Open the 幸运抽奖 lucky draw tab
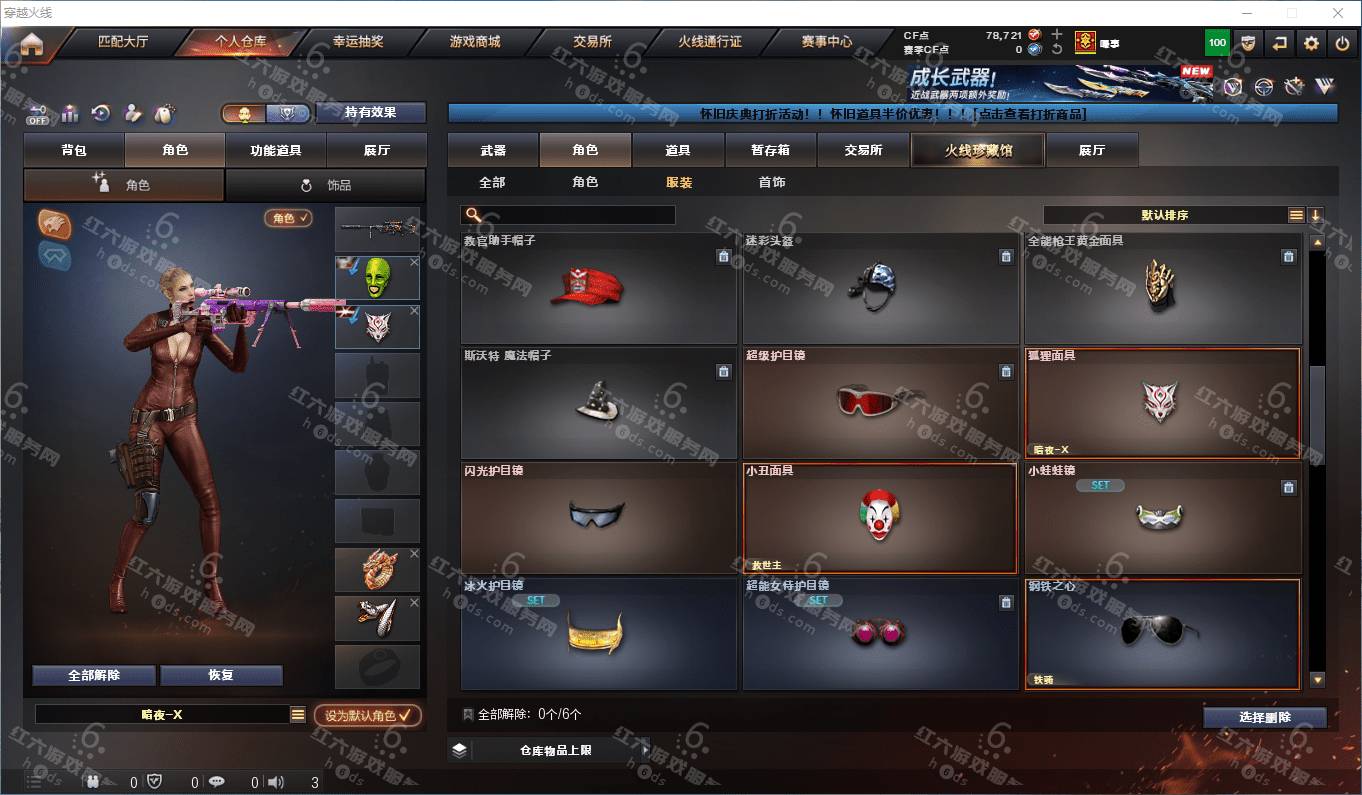Image resolution: width=1362 pixels, height=795 pixels. 357,42
